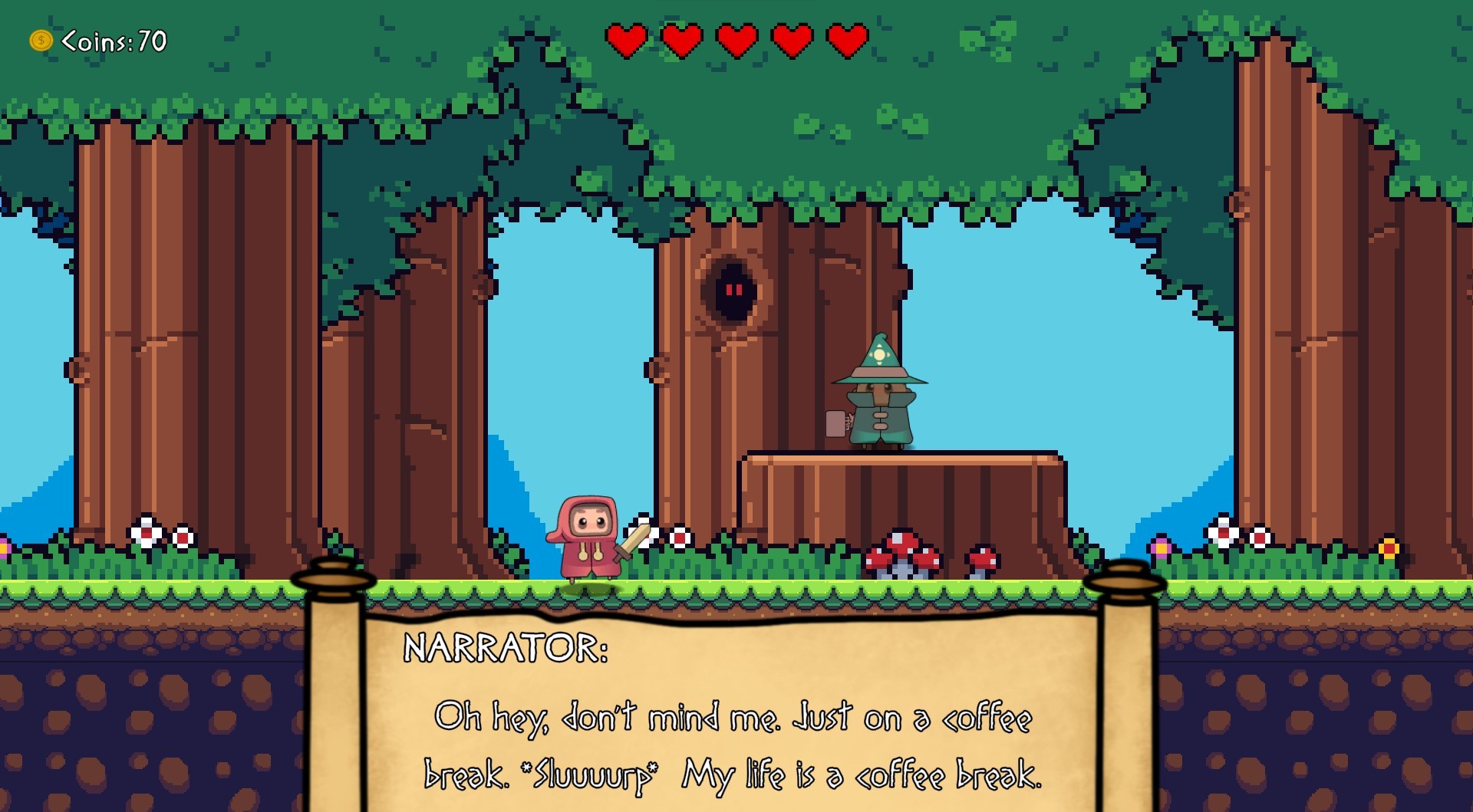Click the Coins:70 counter text
This screenshot has height=812, width=1473.
pyautogui.click(x=111, y=41)
